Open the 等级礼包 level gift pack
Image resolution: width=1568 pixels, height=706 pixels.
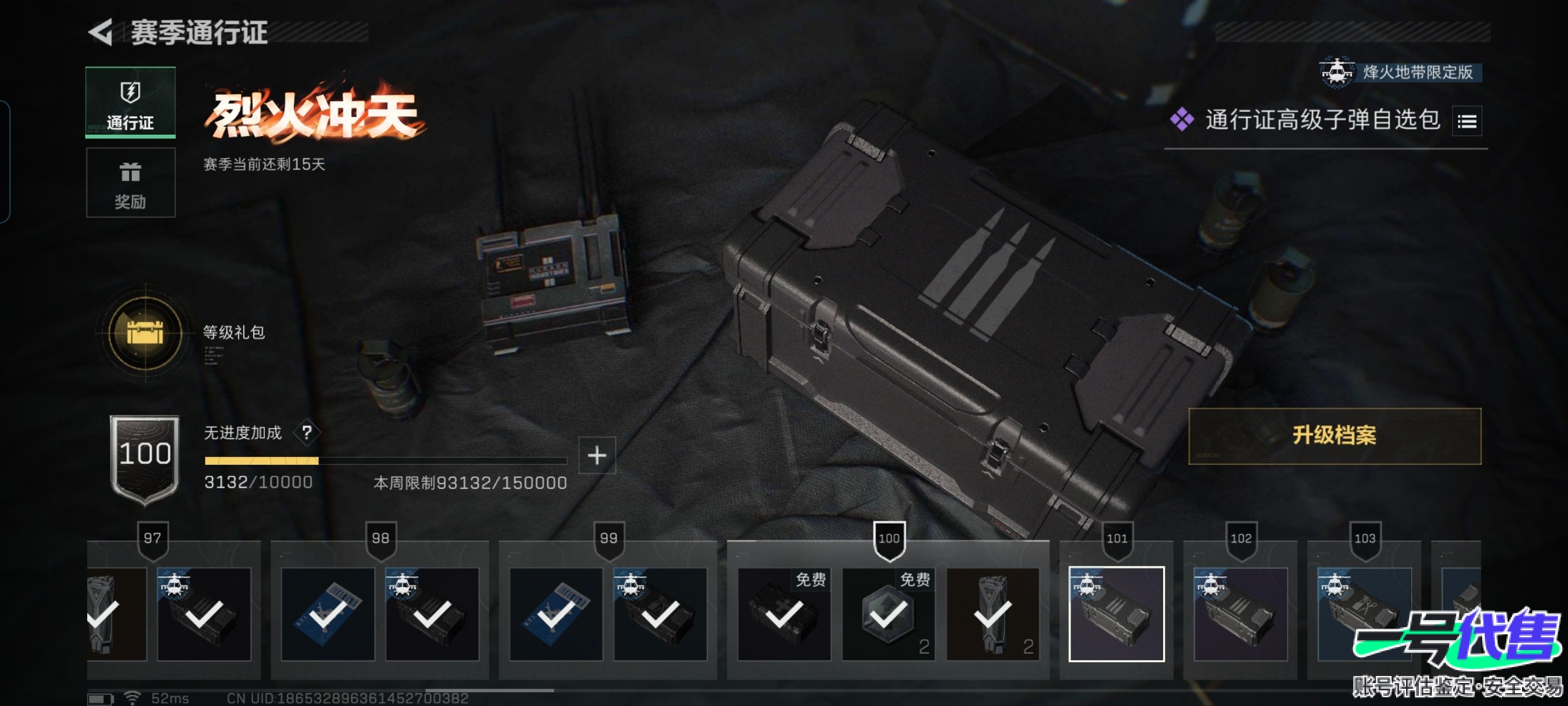pyautogui.click(x=145, y=333)
